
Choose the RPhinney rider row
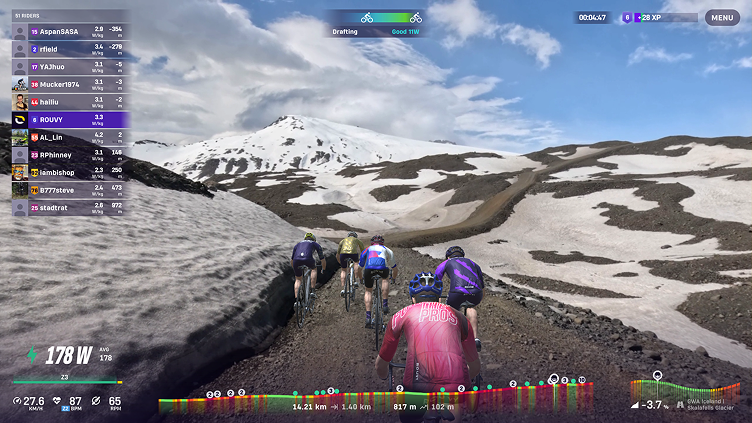pyautogui.click(x=69, y=154)
